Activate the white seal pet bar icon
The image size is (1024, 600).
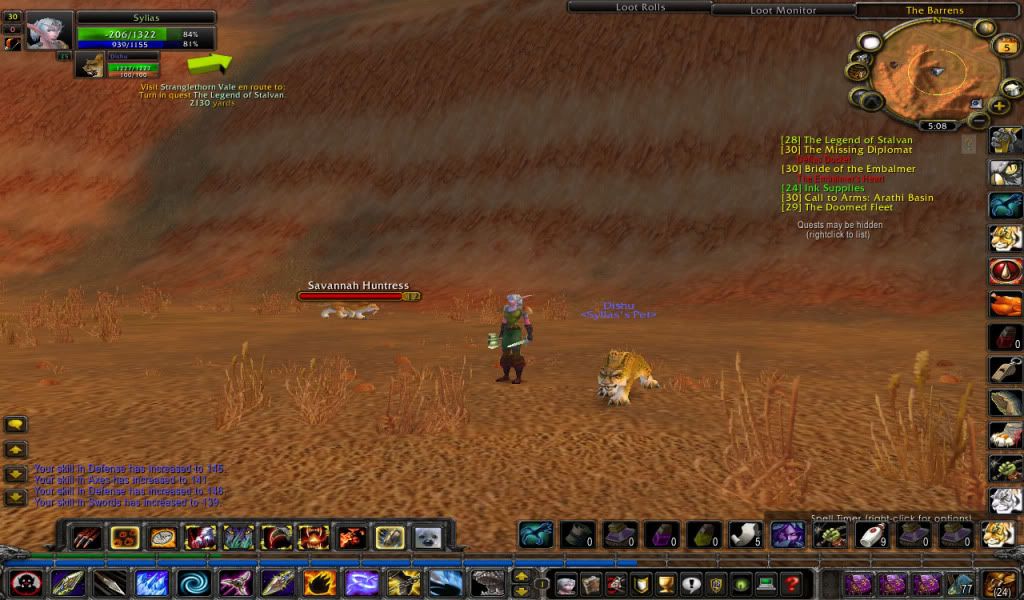[428, 537]
